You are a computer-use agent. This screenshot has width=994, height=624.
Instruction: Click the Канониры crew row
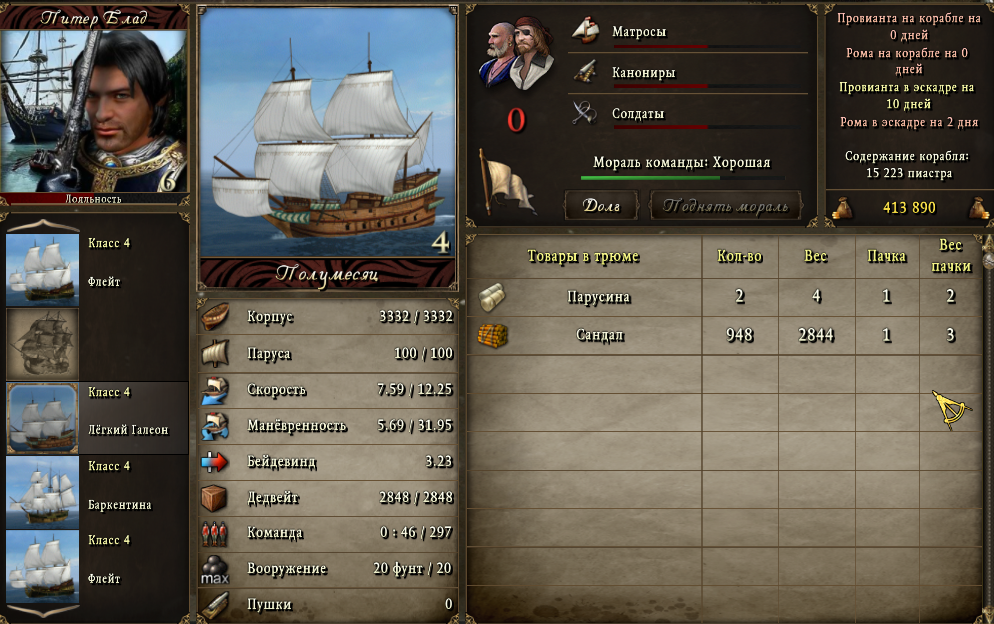point(688,73)
